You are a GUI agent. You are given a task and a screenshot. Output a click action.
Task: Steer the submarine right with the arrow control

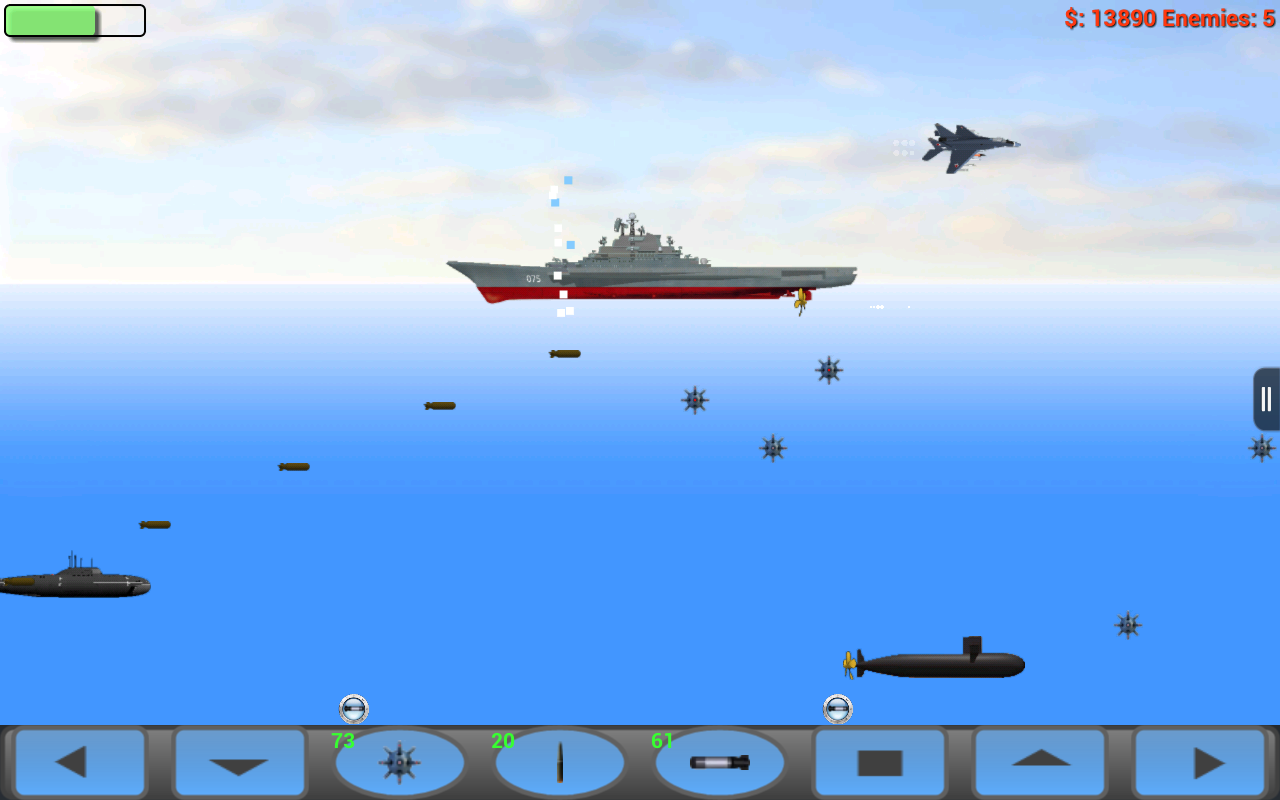tap(1199, 762)
